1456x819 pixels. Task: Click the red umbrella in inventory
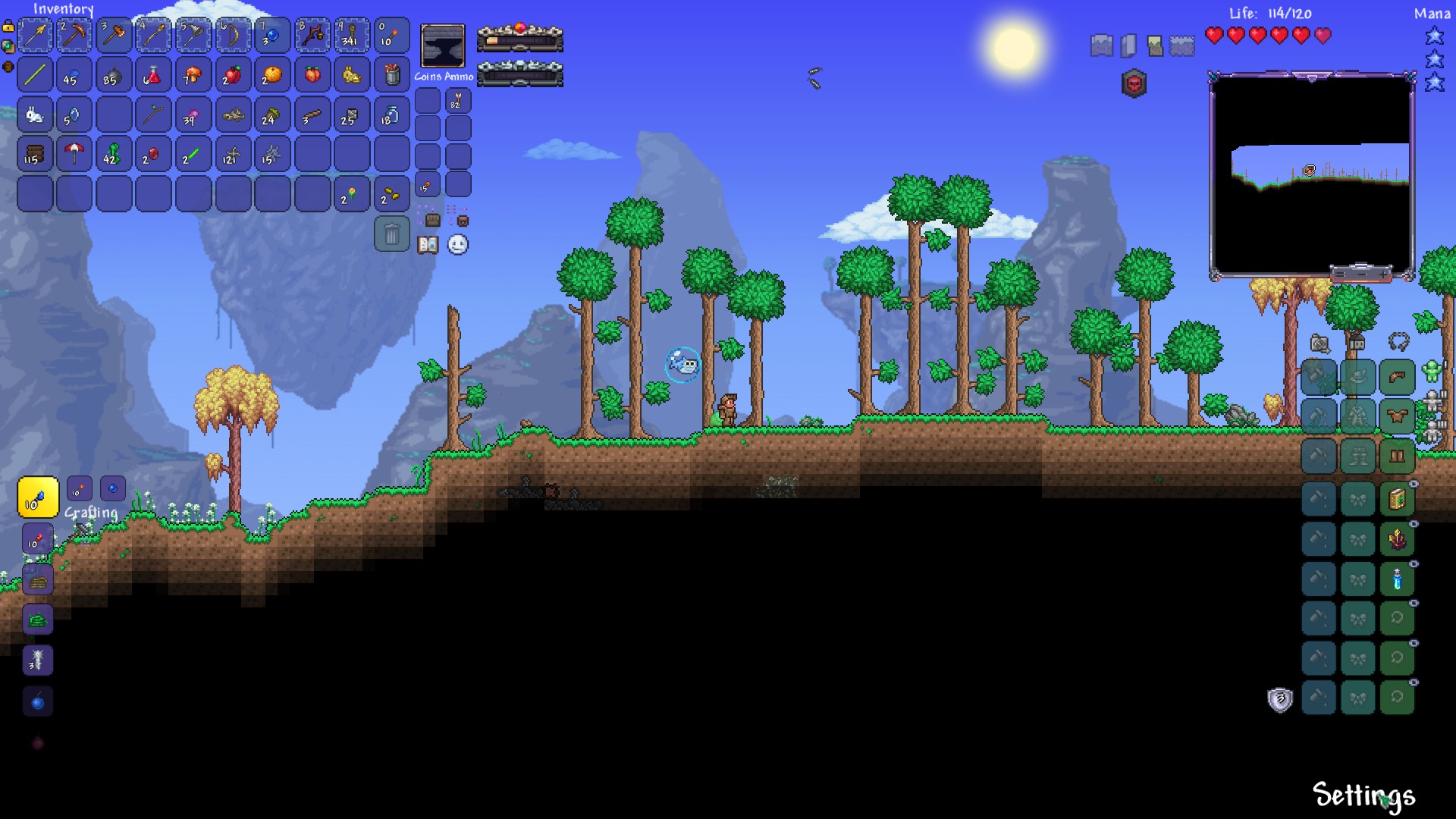(x=74, y=154)
